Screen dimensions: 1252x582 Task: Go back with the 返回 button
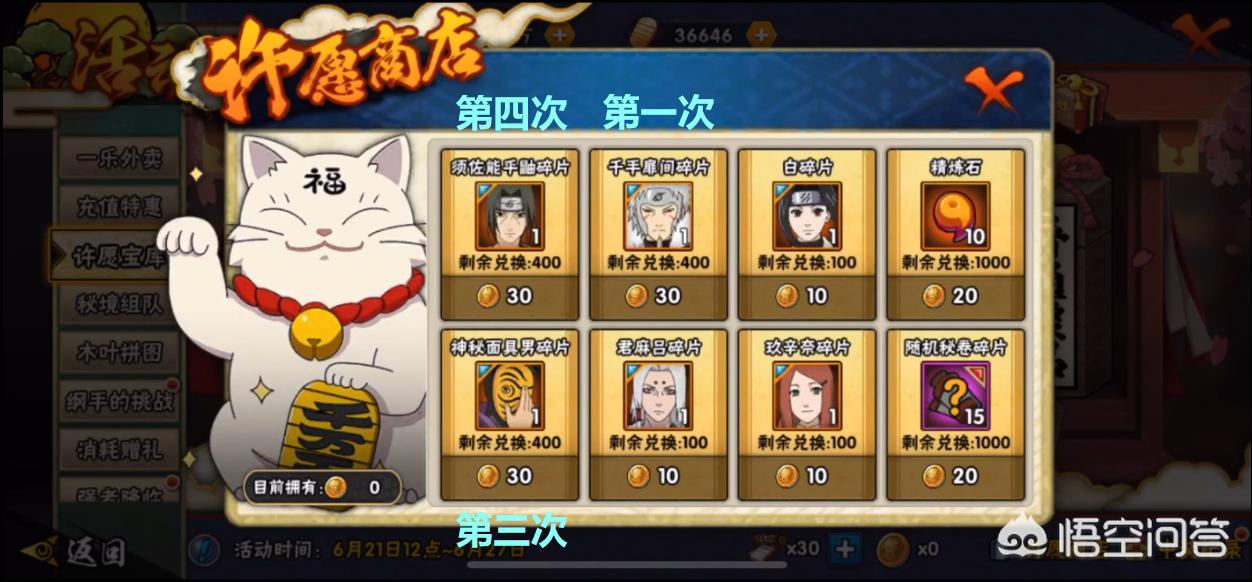coord(80,550)
